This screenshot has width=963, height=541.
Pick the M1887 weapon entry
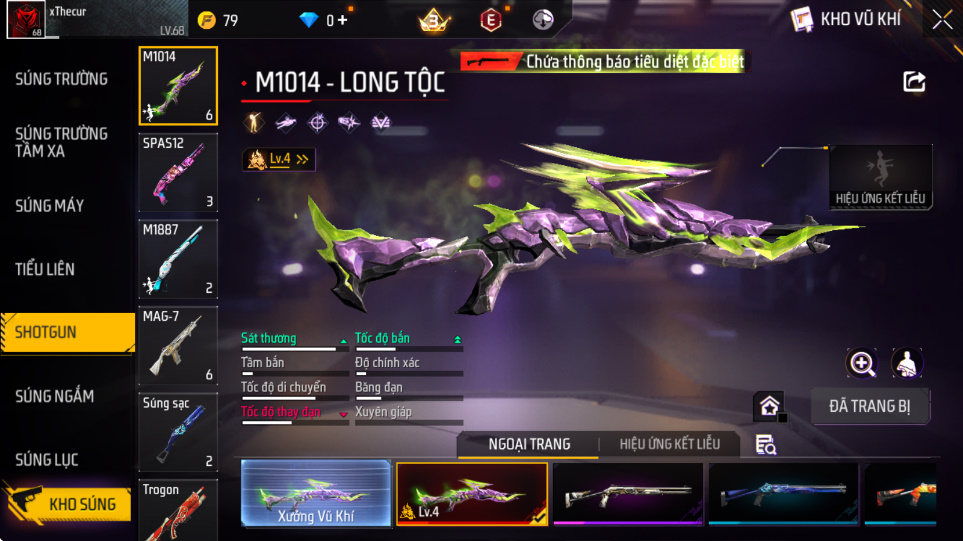coord(178,259)
